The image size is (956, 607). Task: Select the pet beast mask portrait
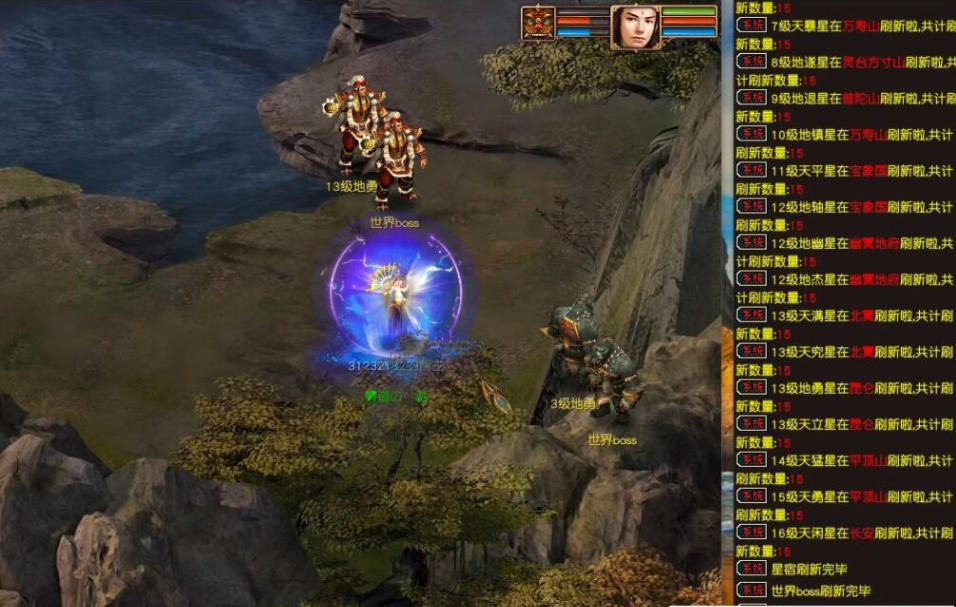tap(538, 23)
